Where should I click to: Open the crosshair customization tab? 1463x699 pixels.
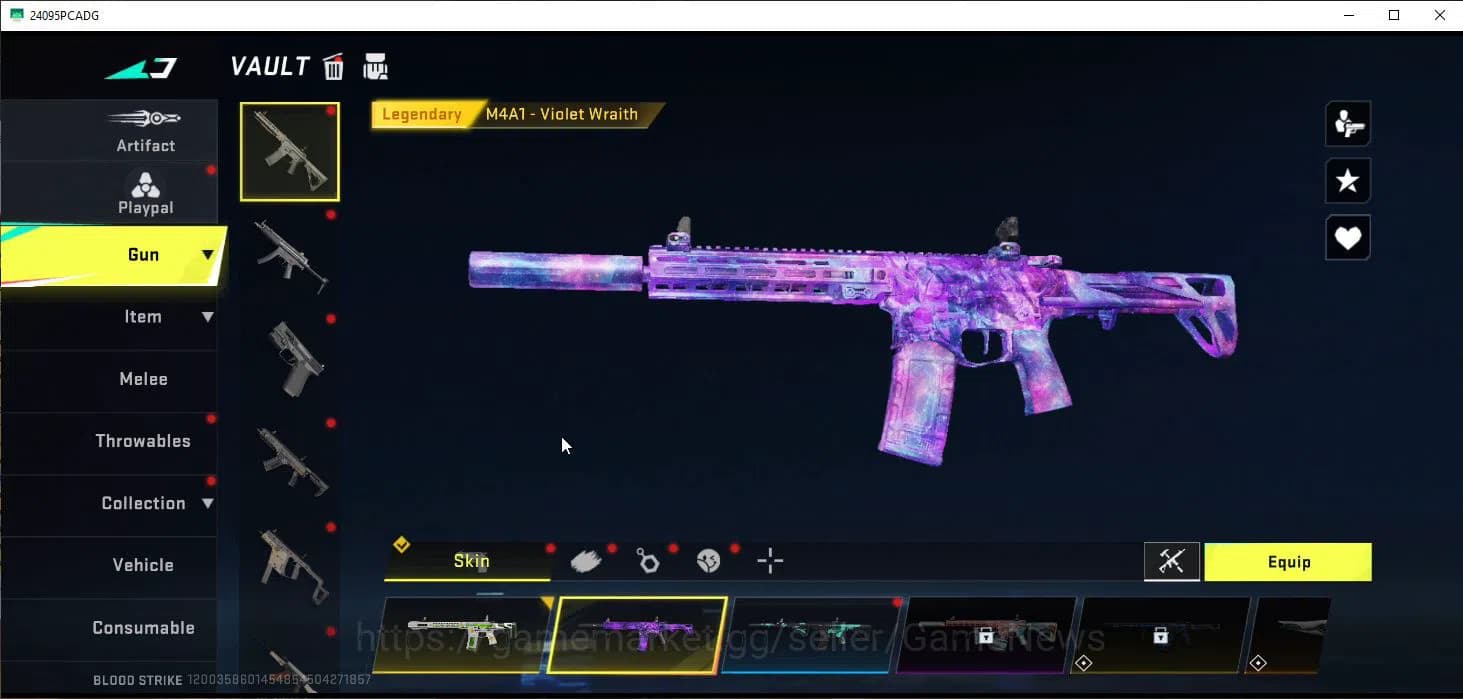click(x=770, y=561)
